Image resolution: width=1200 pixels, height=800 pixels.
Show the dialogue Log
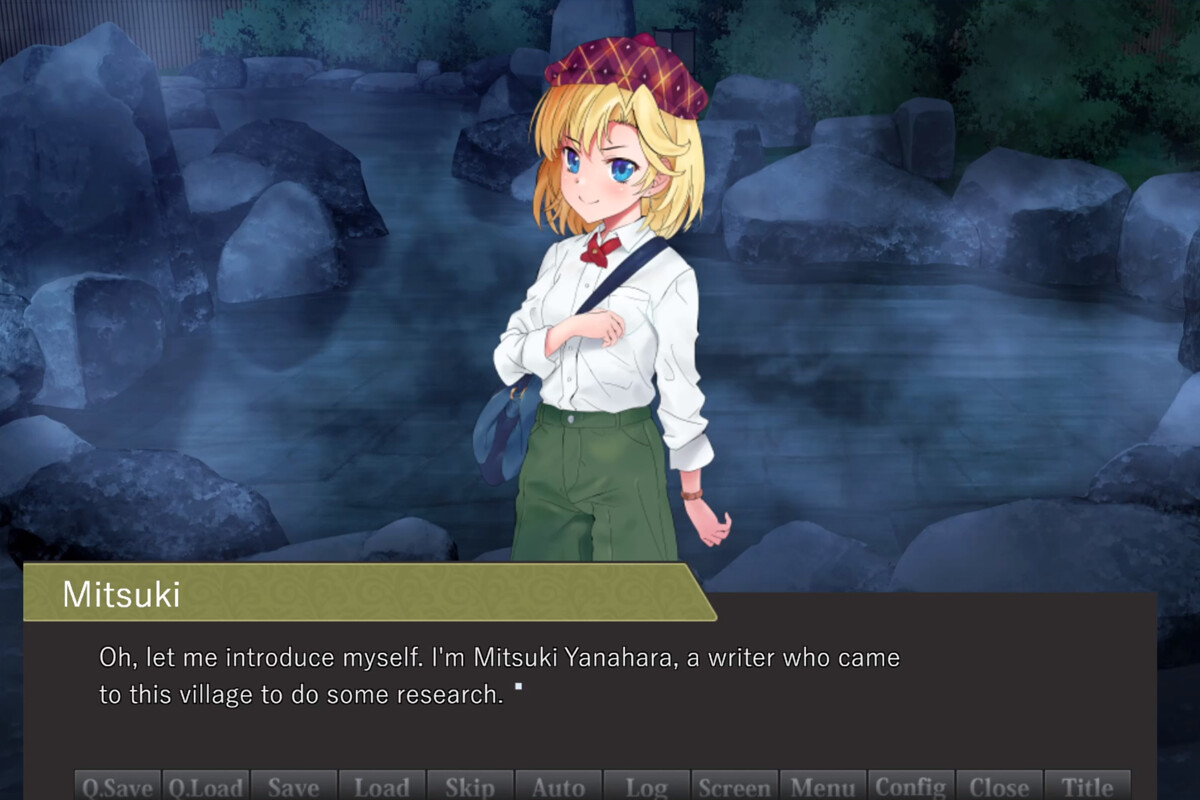click(646, 786)
